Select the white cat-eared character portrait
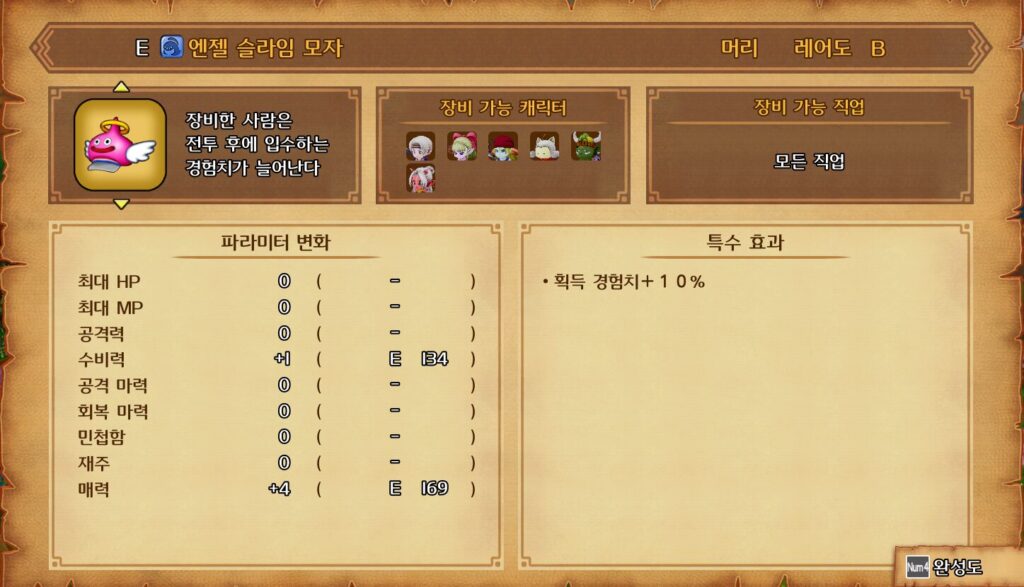Image resolution: width=1024 pixels, height=587 pixels. 544,146
